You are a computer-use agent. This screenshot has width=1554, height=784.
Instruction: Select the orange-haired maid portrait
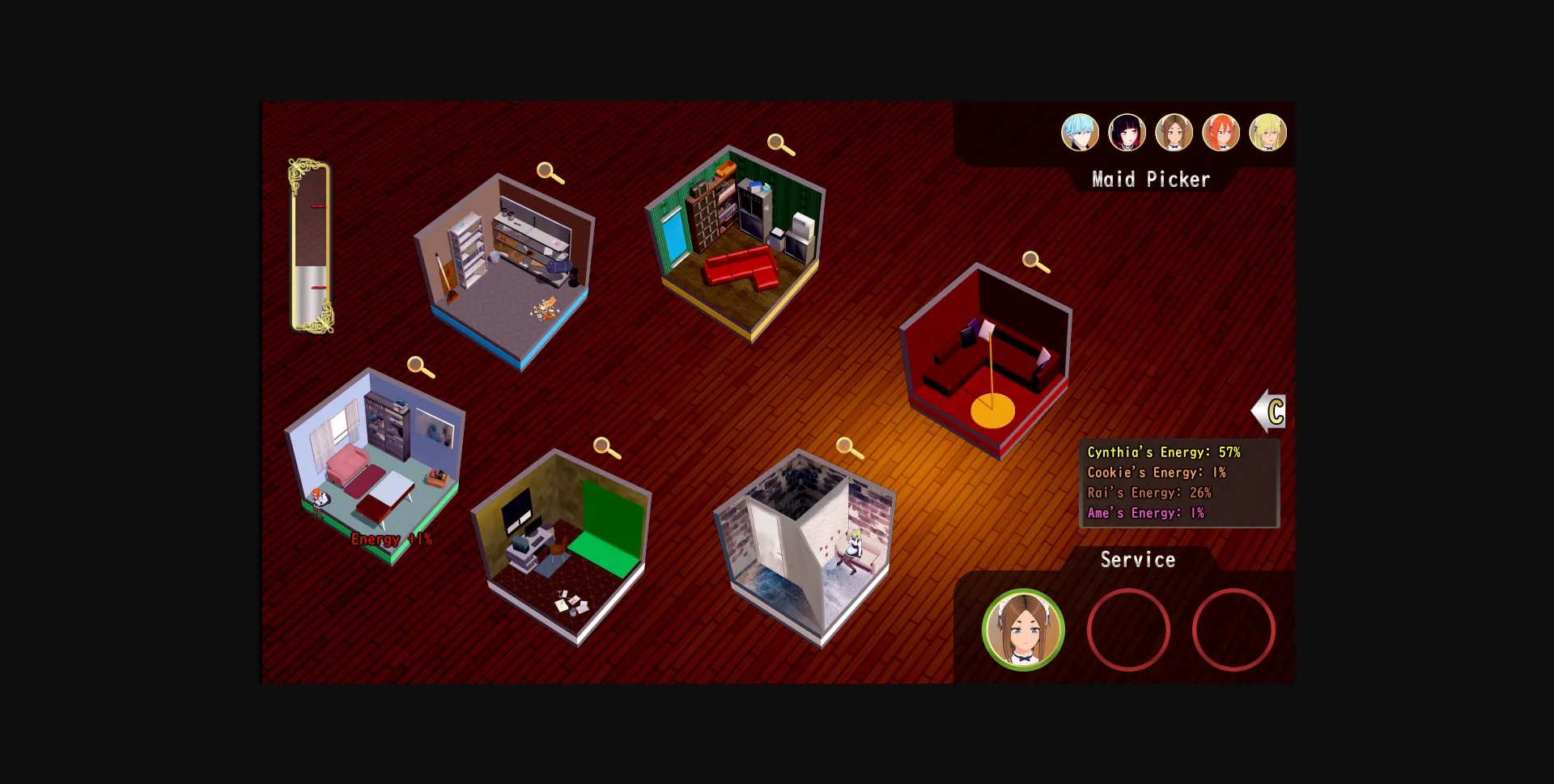point(1222,132)
